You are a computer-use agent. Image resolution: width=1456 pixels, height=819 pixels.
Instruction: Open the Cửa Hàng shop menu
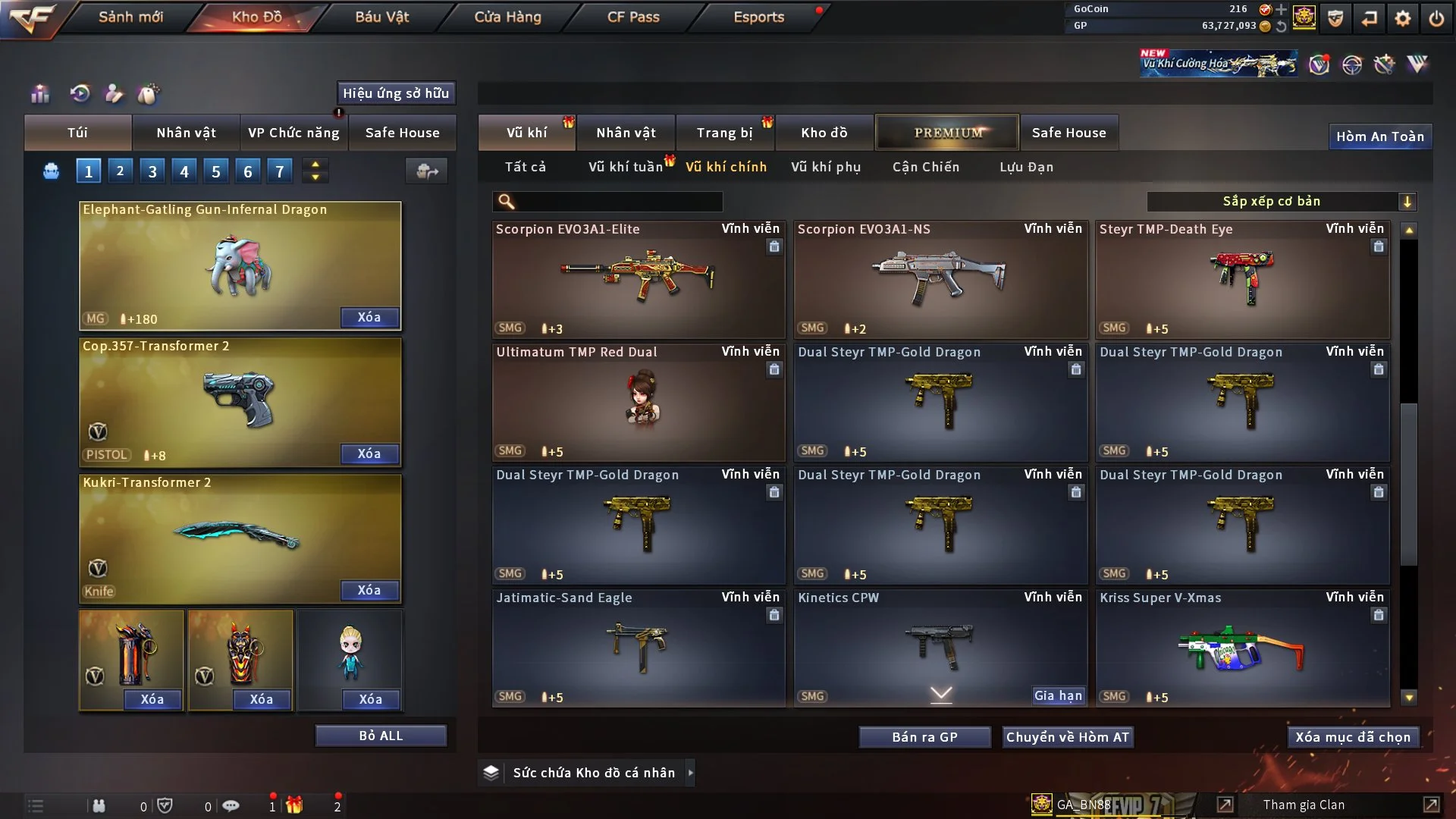pyautogui.click(x=507, y=17)
